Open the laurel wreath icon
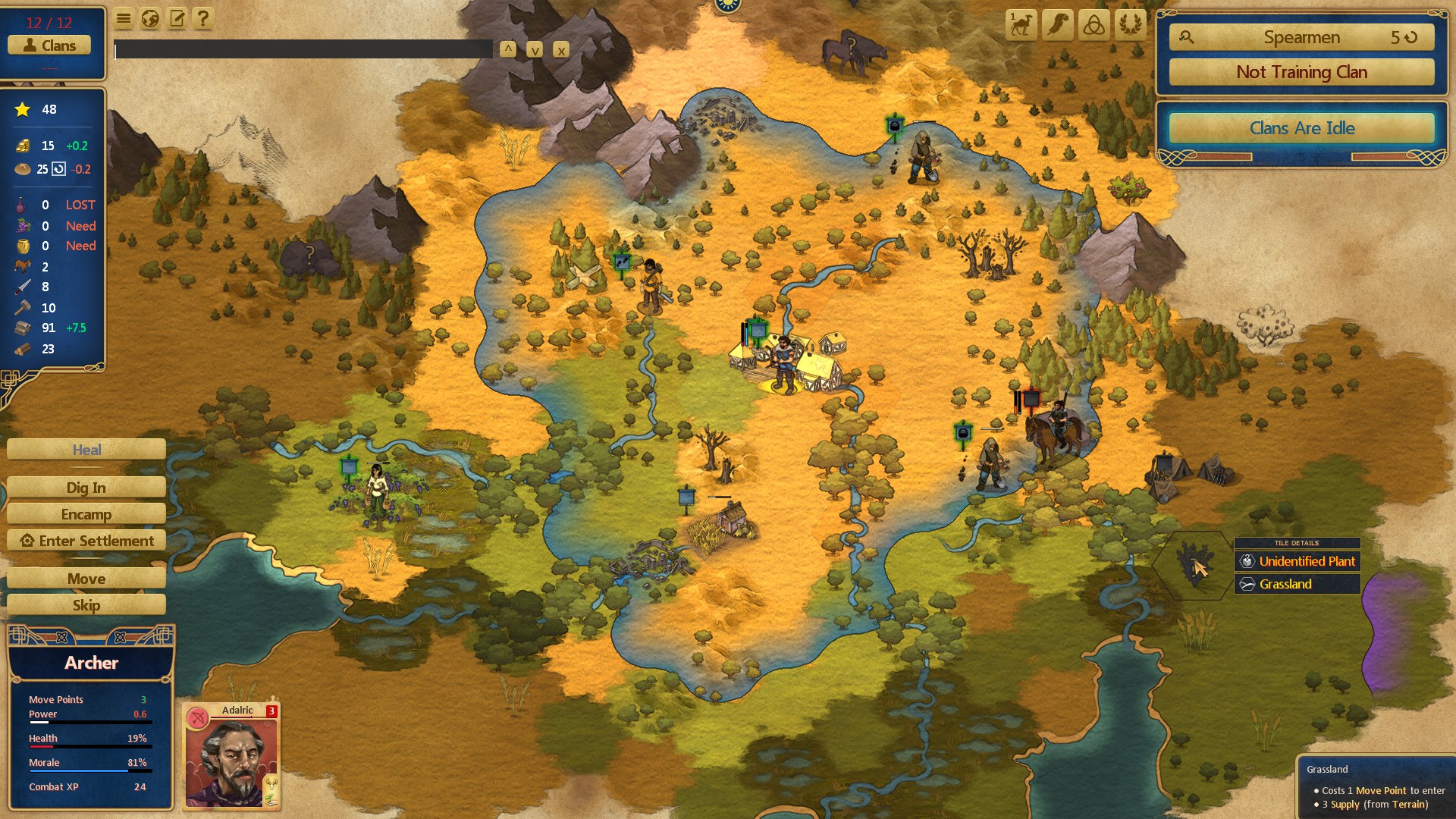This screenshot has width=1456, height=819. click(x=1130, y=25)
